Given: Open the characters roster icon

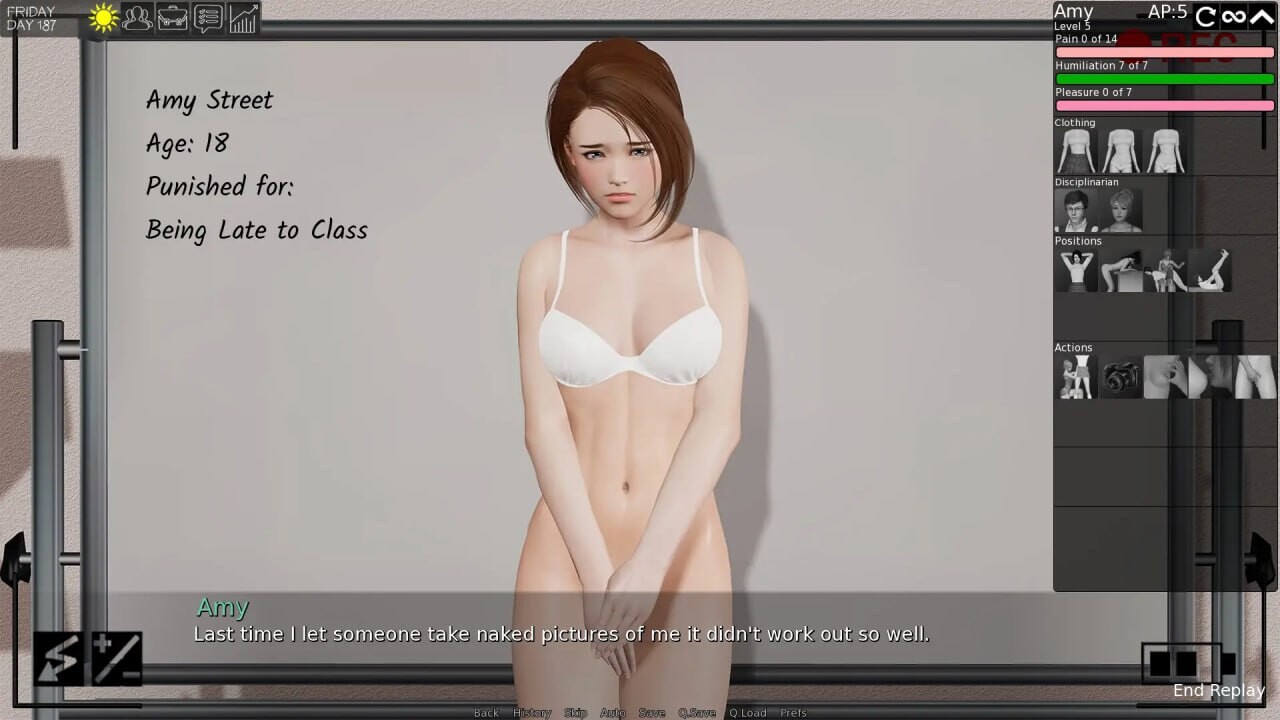Looking at the screenshot, I should 137,17.
